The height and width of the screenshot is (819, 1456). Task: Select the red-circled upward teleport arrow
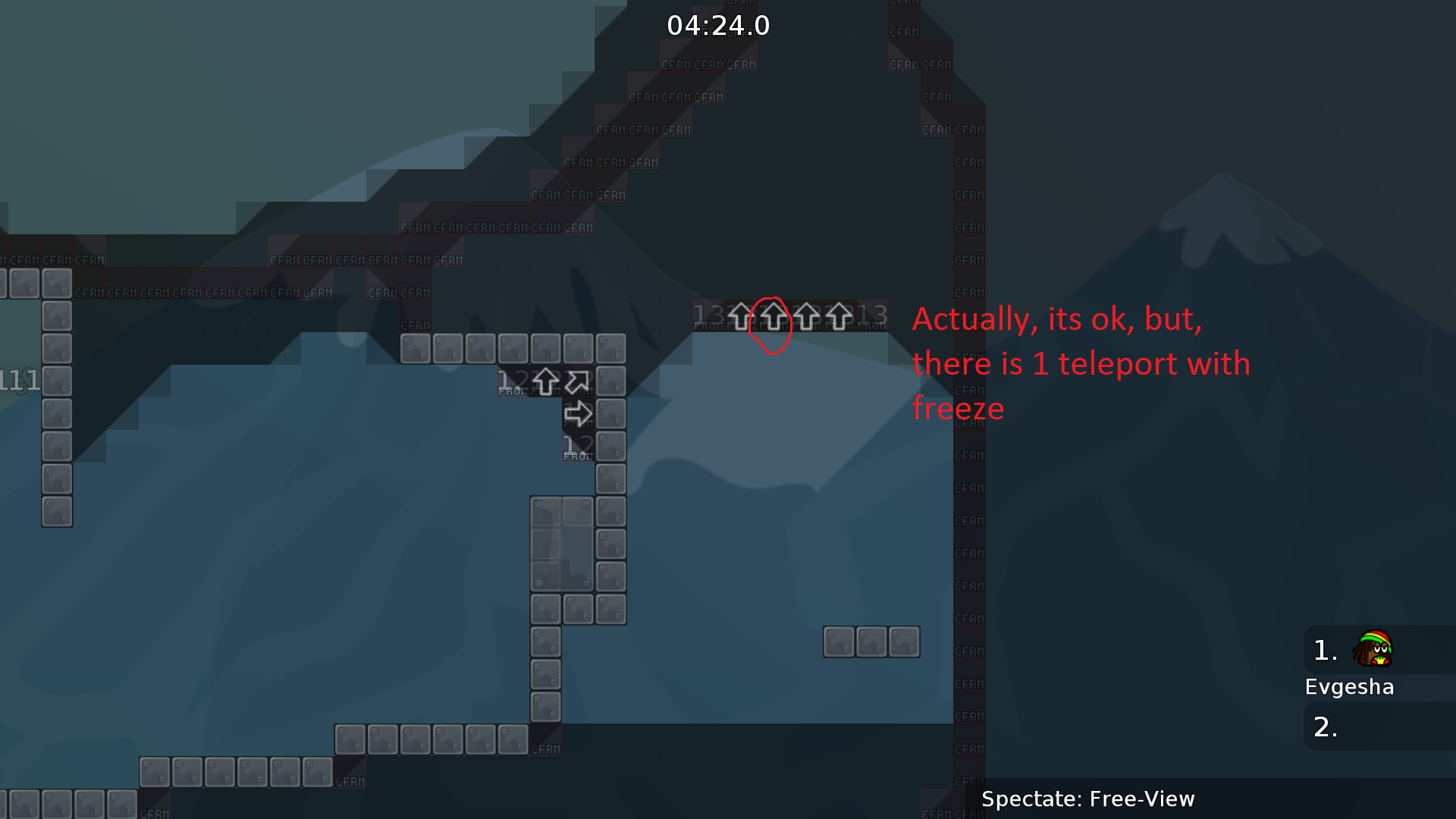773,317
